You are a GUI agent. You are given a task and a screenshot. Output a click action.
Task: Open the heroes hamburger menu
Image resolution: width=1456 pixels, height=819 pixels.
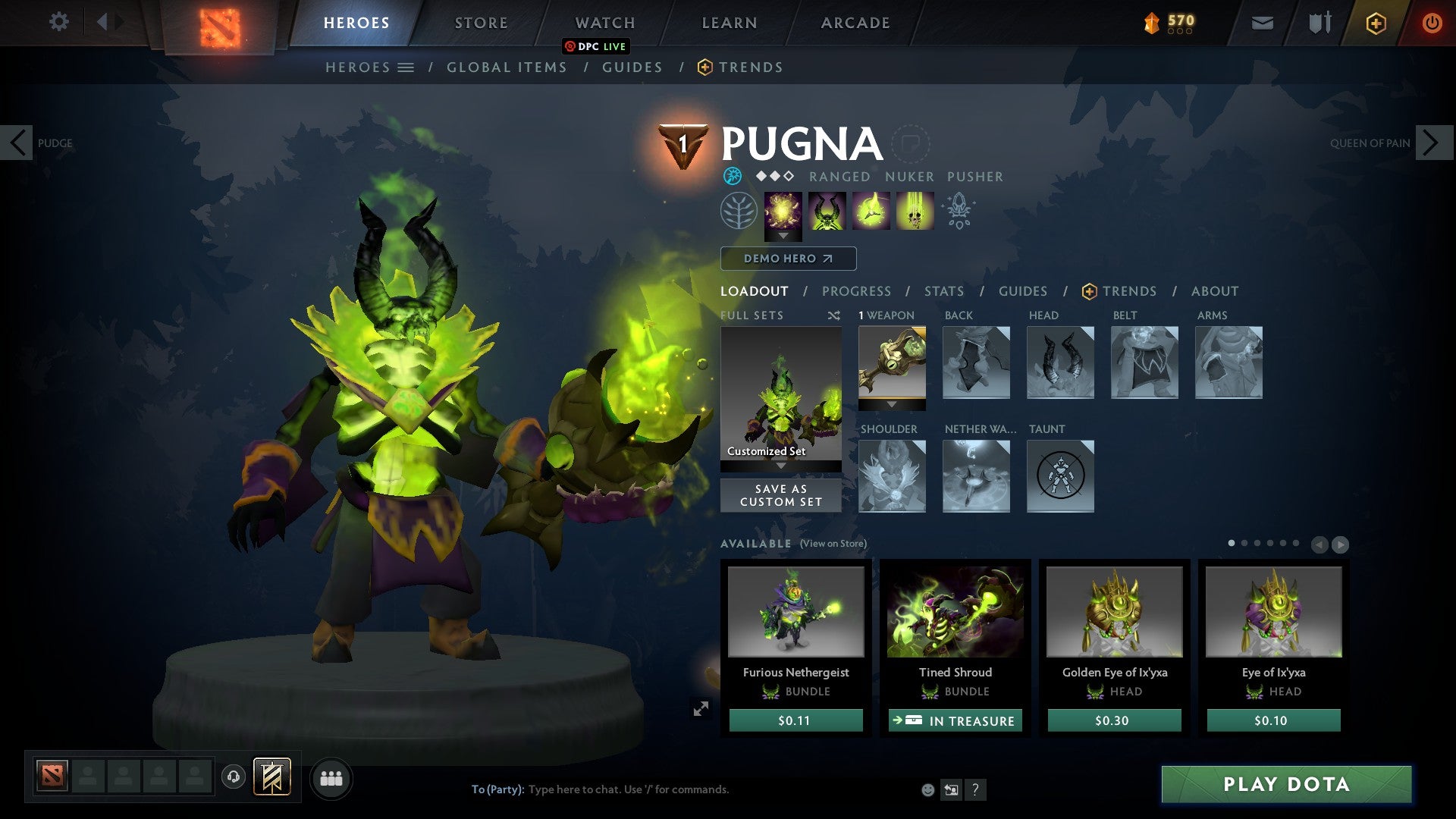coord(406,67)
